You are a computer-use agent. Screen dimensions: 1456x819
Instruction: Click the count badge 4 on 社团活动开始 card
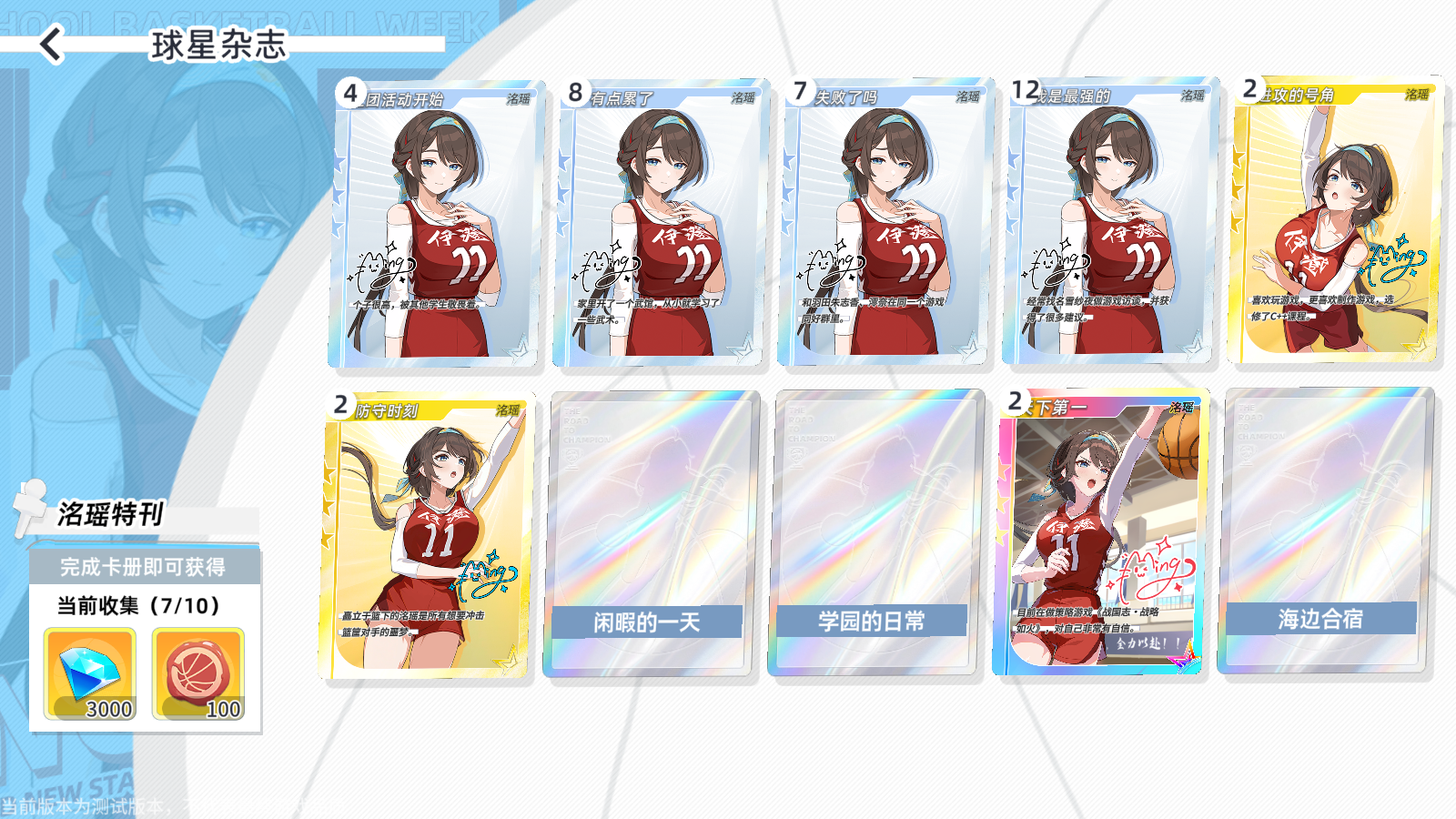(349, 92)
